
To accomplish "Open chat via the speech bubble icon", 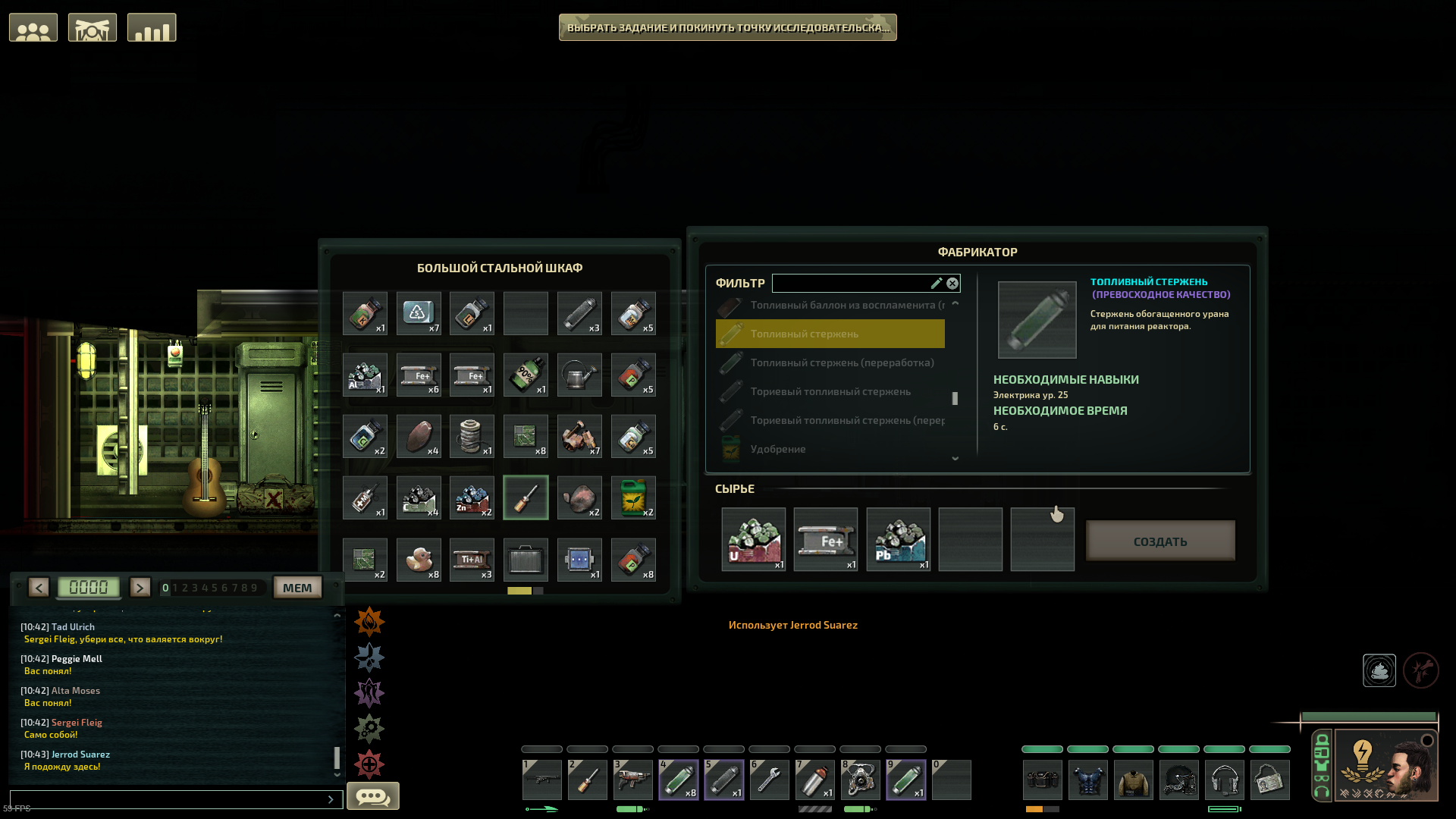I will tap(372, 795).
